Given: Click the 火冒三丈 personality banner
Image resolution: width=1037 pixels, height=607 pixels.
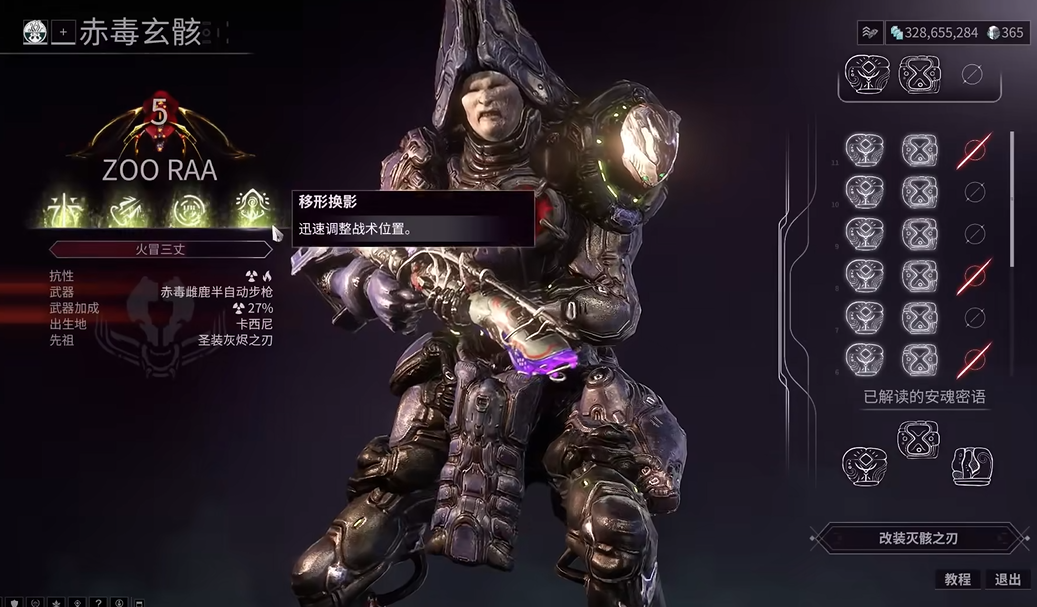Looking at the screenshot, I should point(160,249).
